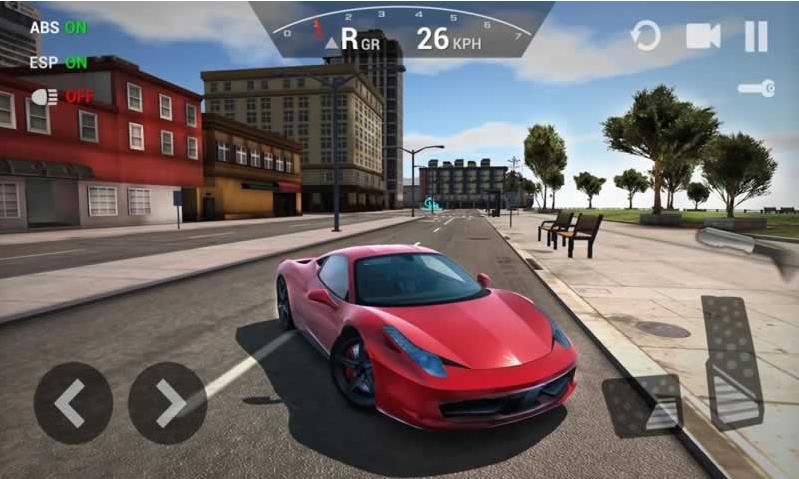Step on the brake pedal
799x479 pixels.
[642, 405]
